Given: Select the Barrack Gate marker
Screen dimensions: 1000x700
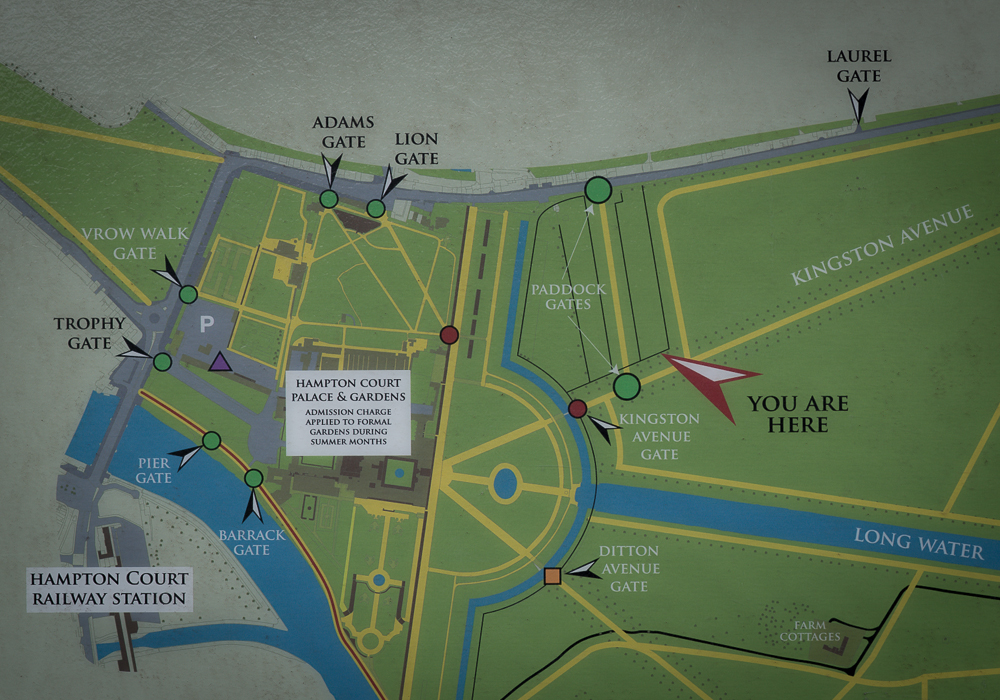Looking at the screenshot, I should coord(254,478).
